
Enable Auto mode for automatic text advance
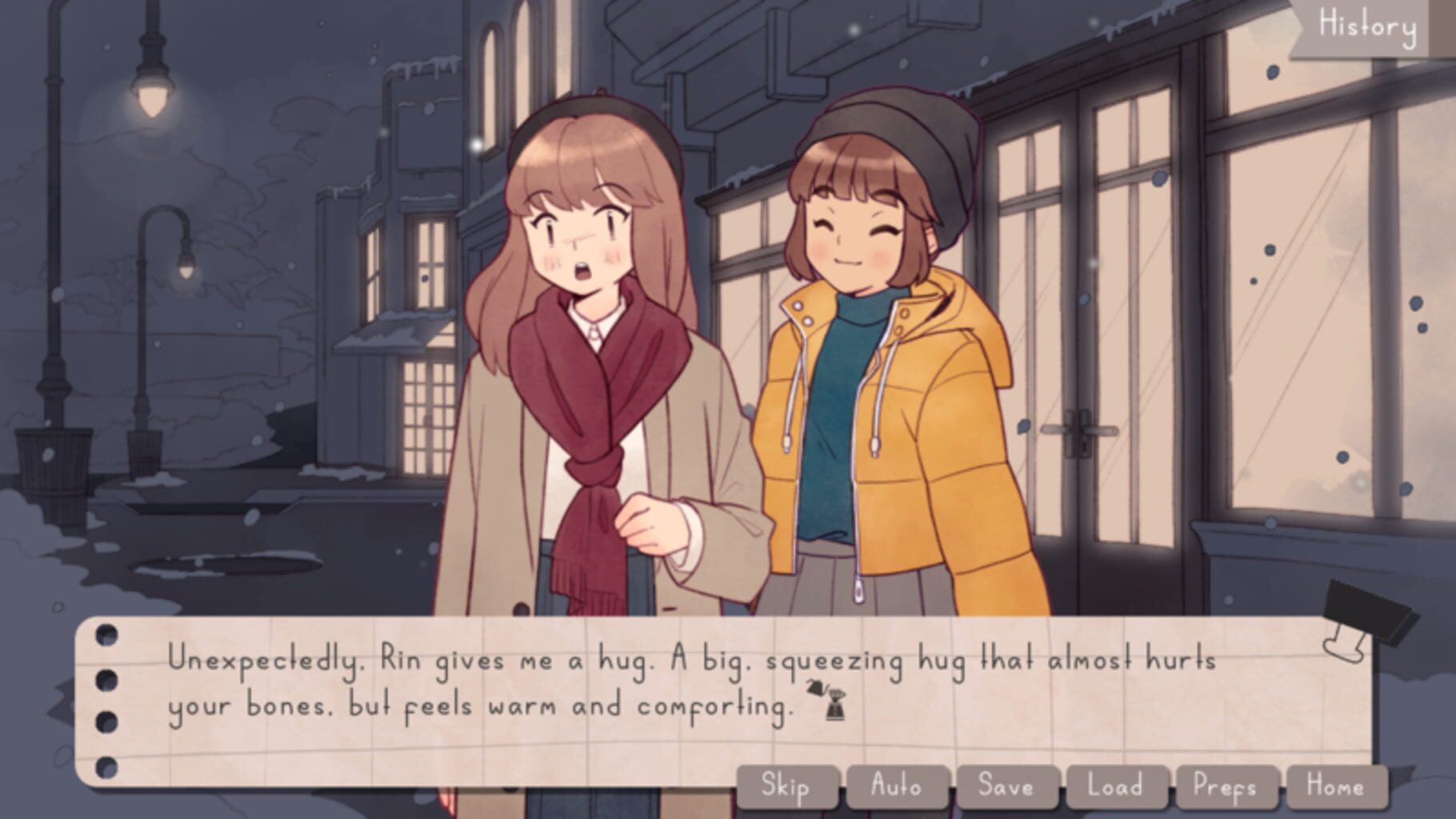pyautogui.click(x=898, y=786)
